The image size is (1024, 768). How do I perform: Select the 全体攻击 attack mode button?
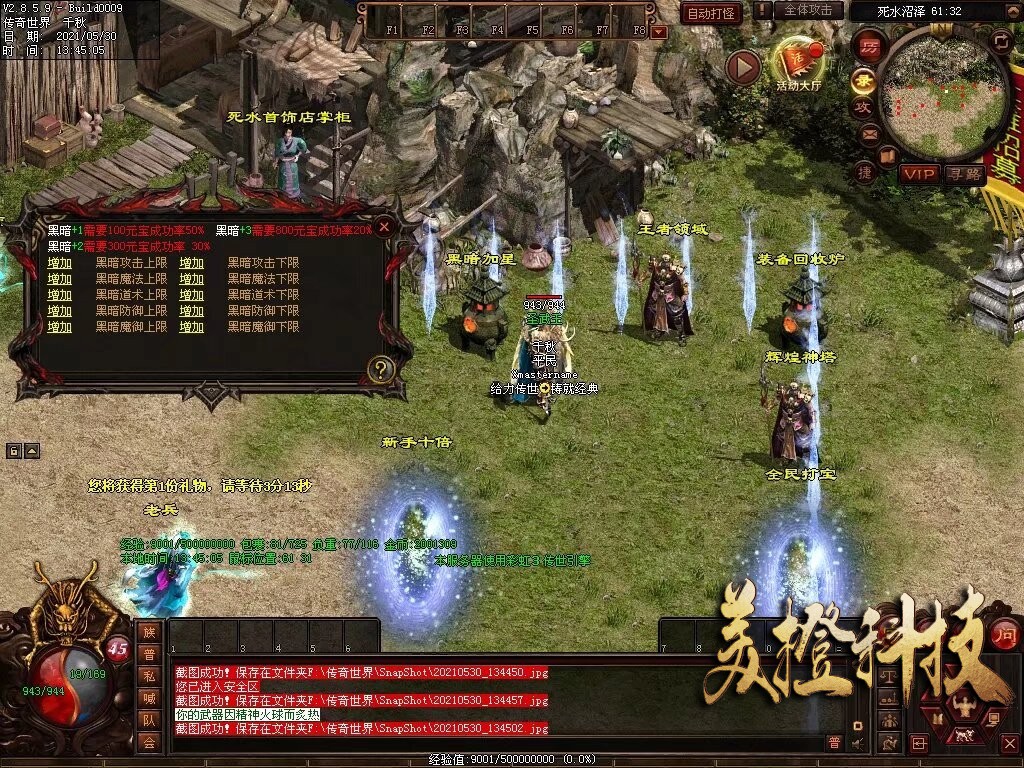tap(807, 10)
